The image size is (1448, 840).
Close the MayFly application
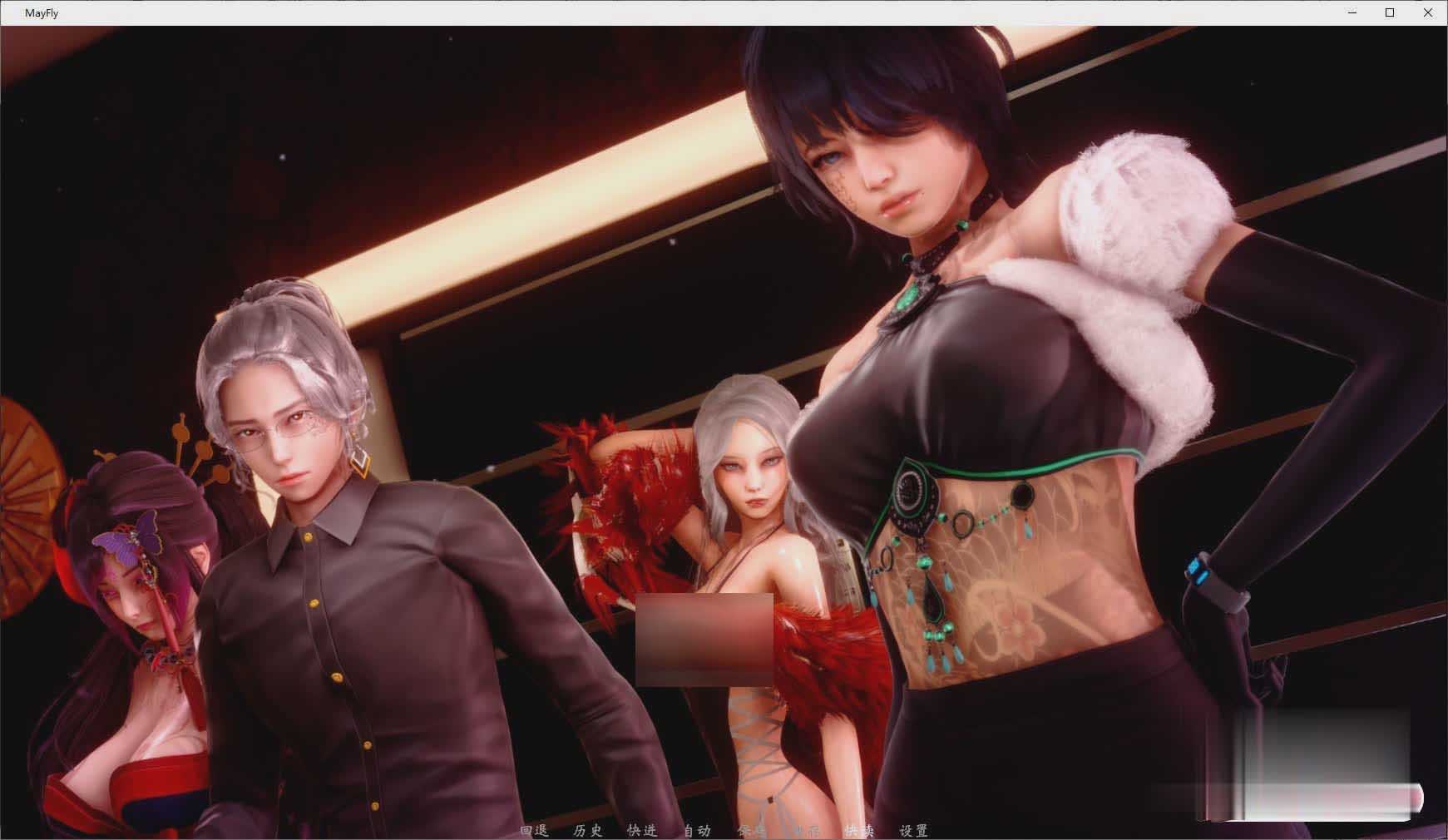click(x=1428, y=12)
